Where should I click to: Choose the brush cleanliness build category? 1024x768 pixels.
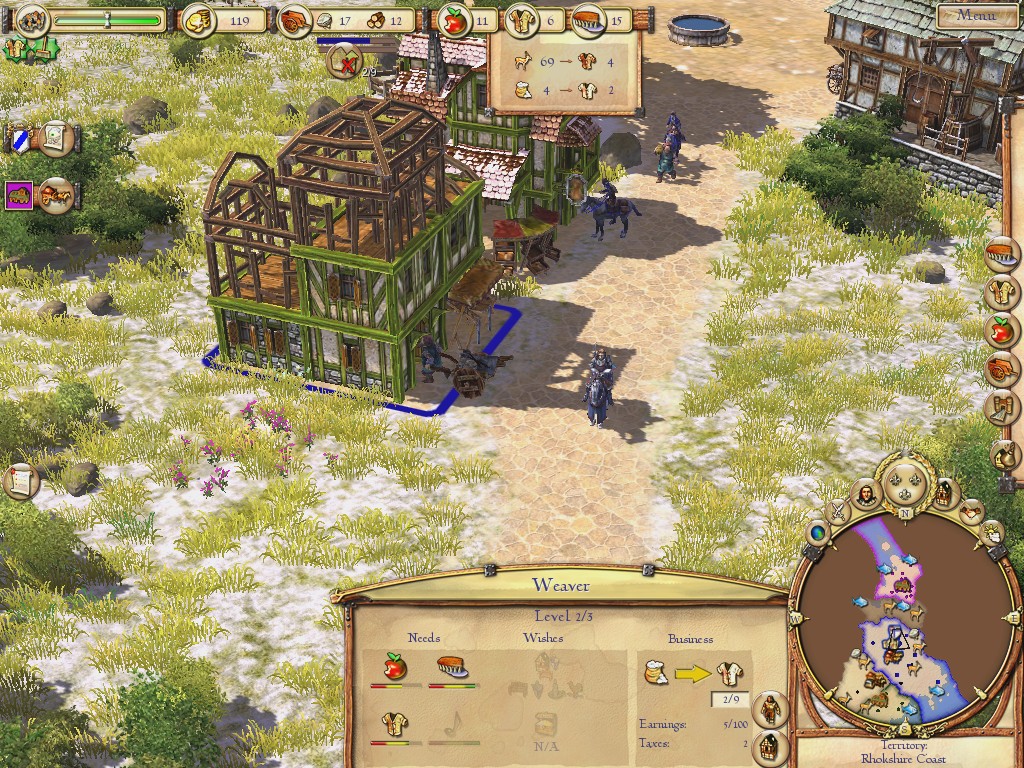[x=1000, y=254]
